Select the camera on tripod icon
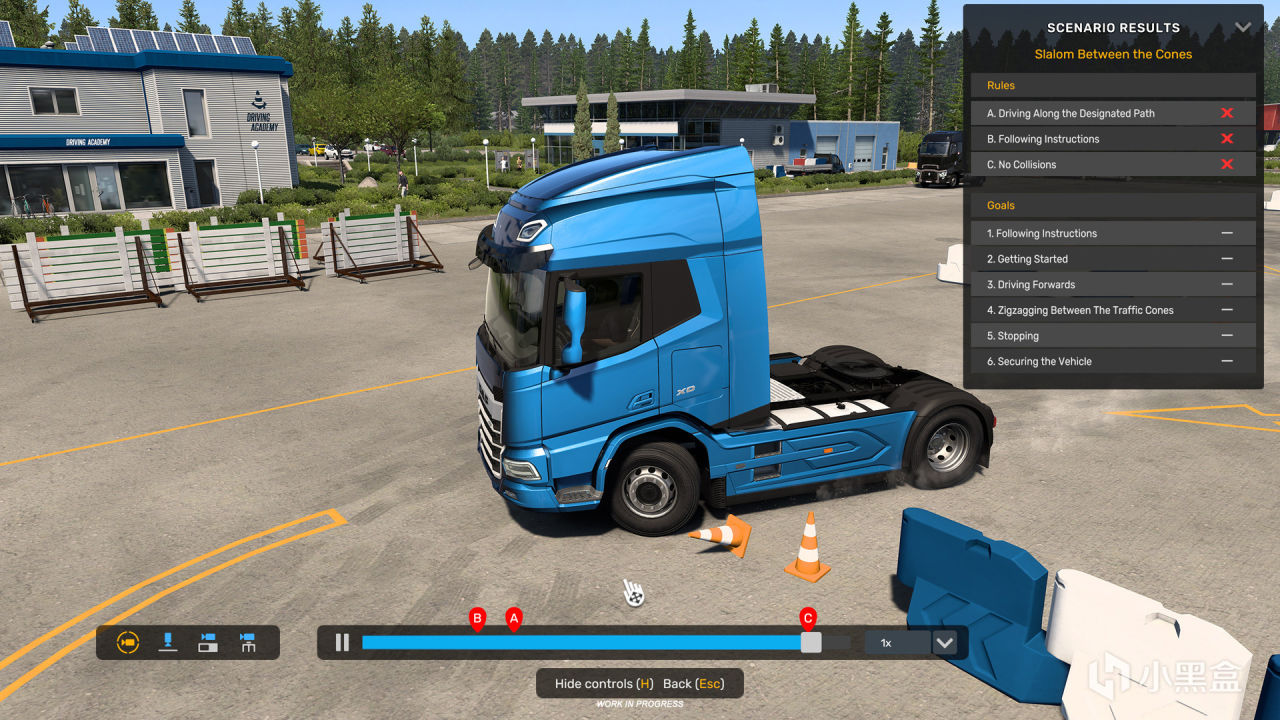1280x720 pixels. click(248, 643)
